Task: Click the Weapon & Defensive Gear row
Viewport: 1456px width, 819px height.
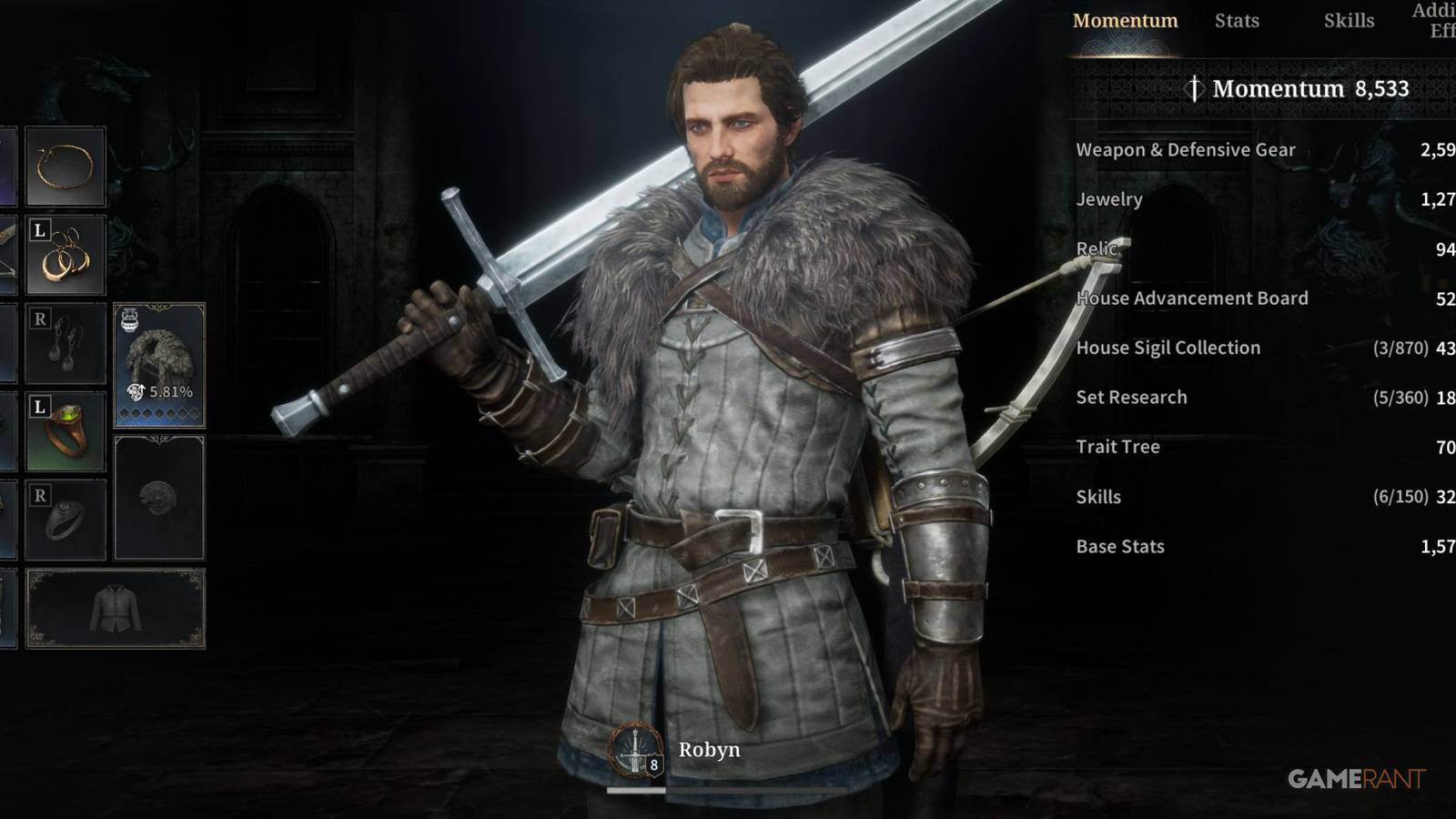Action: coord(1186,150)
